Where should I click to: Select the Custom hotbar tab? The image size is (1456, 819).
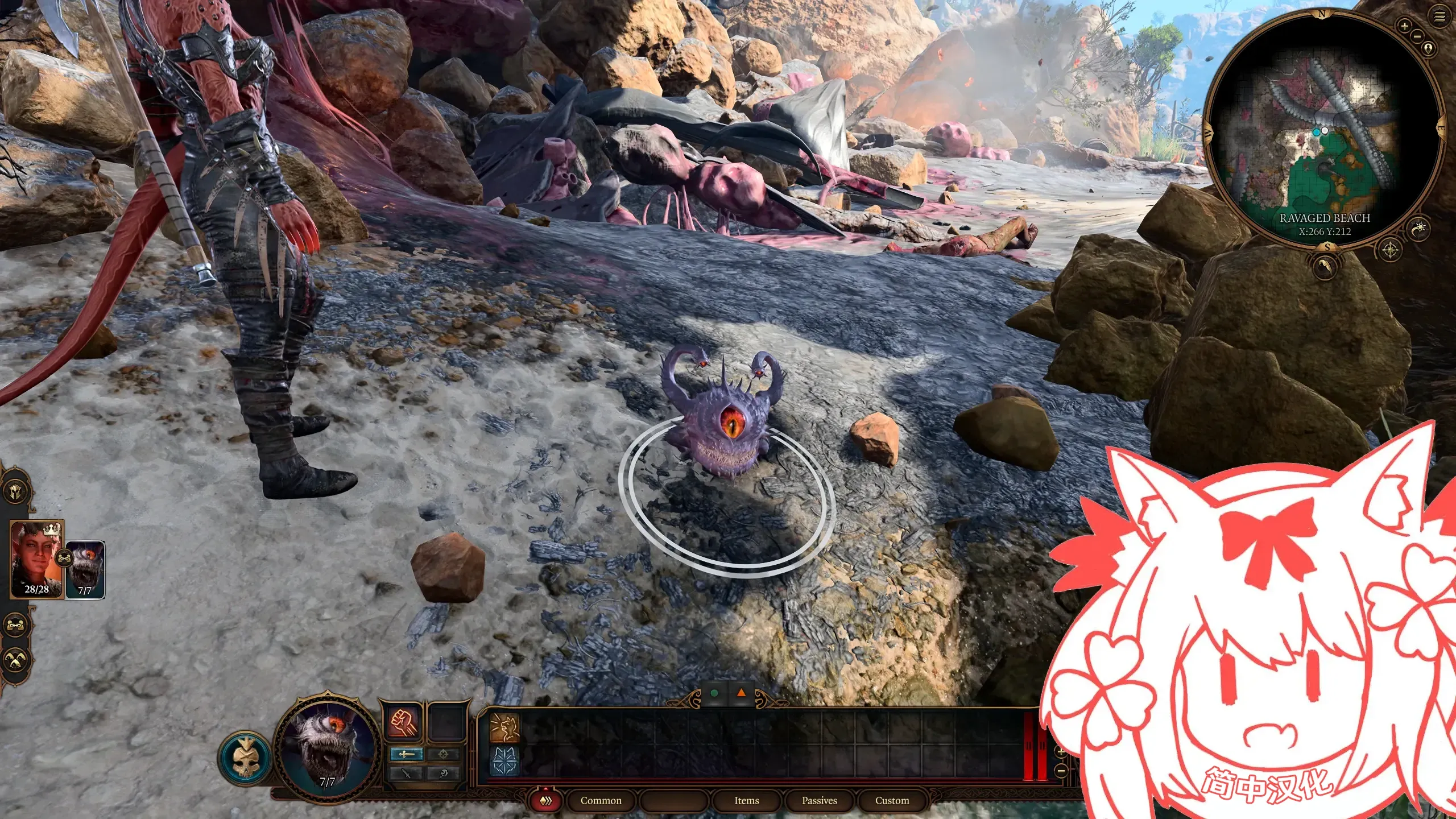[x=892, y=800]
